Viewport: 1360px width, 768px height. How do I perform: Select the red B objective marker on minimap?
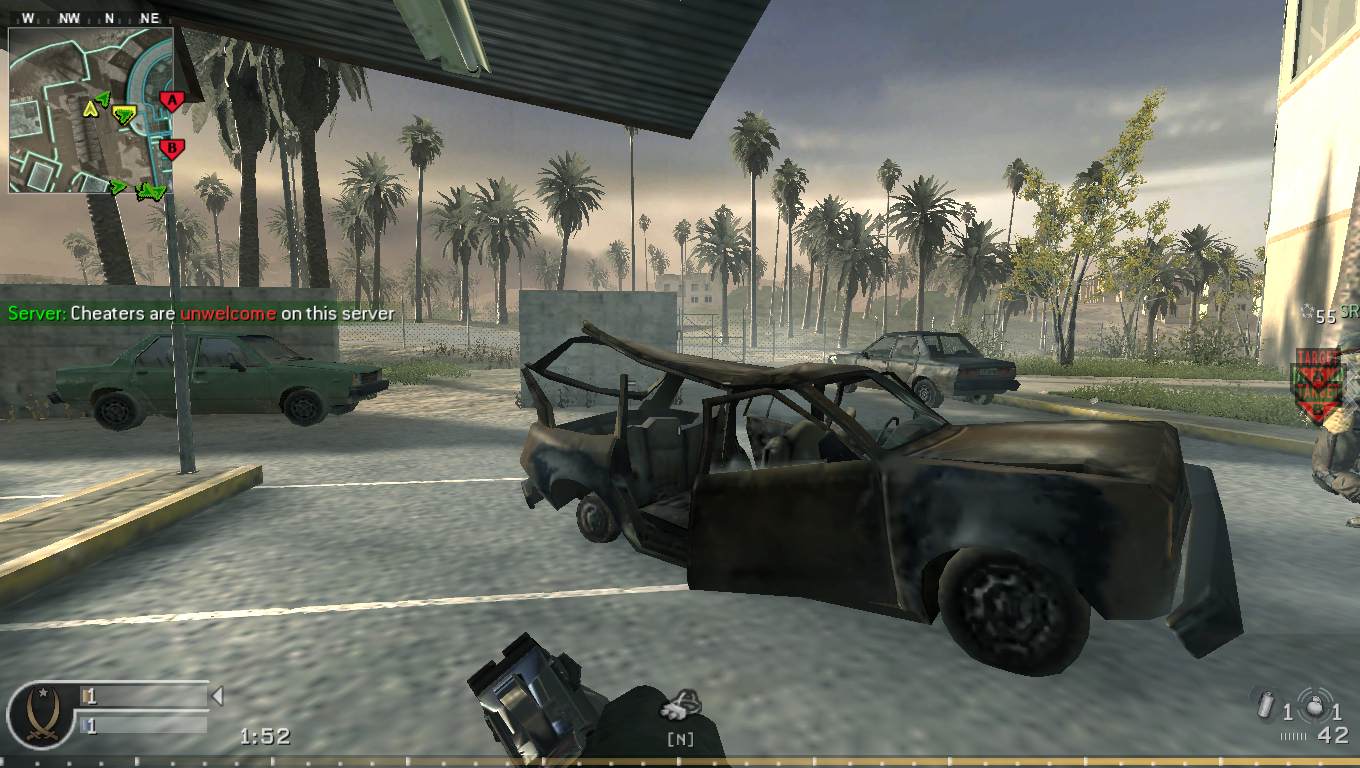click(x=172, y=149)
